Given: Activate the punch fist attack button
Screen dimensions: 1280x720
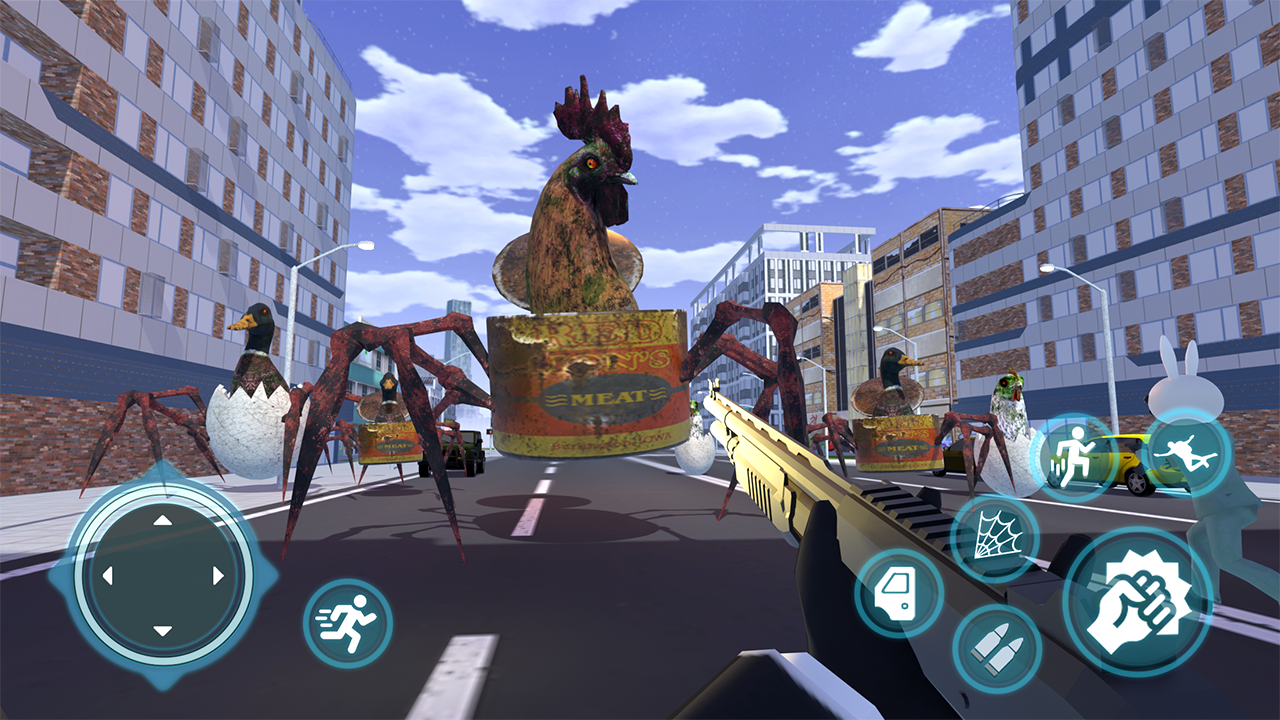Looking at the screenshot, I should pos(1137,603).
